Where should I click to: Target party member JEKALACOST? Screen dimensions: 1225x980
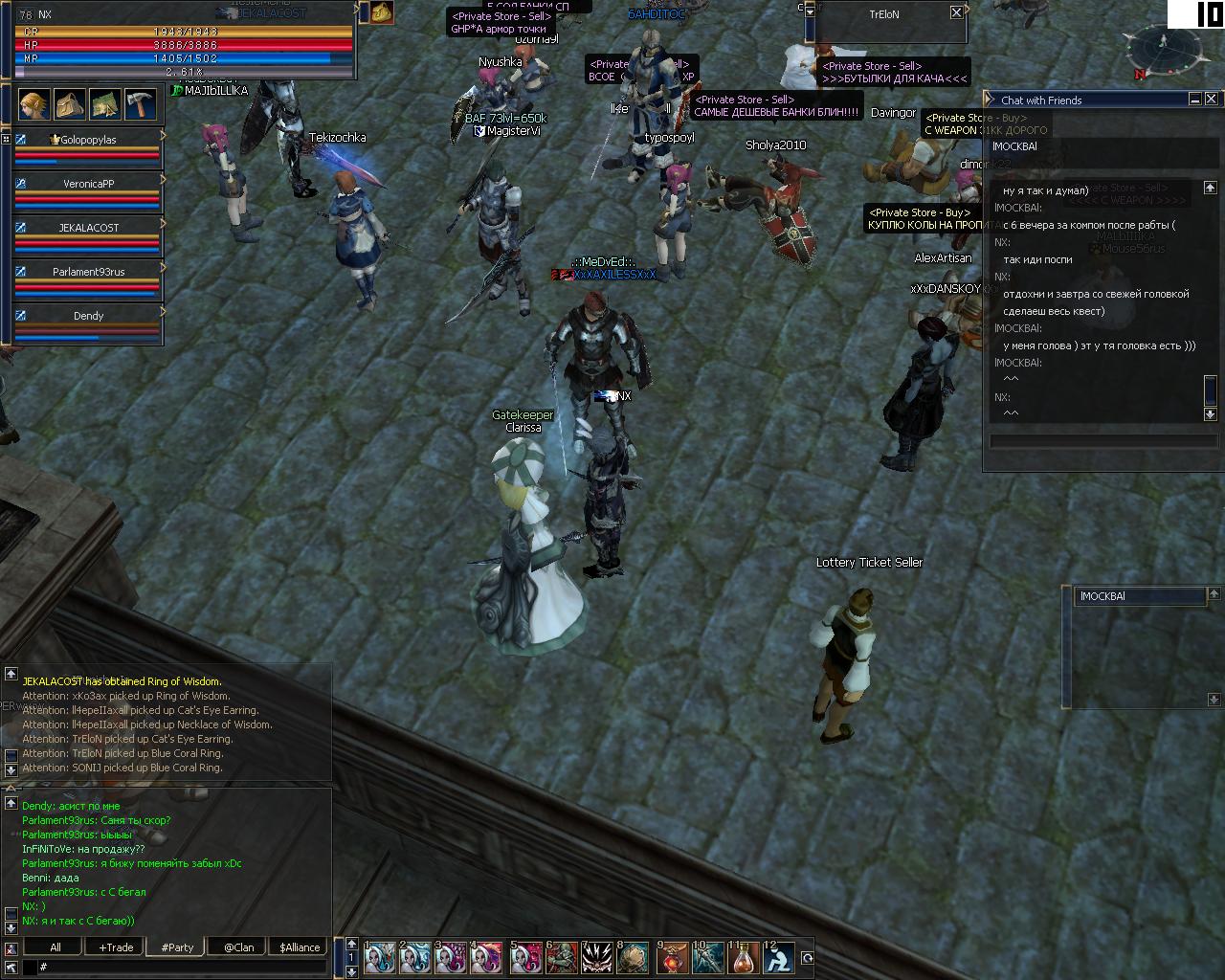coord(88,228)
